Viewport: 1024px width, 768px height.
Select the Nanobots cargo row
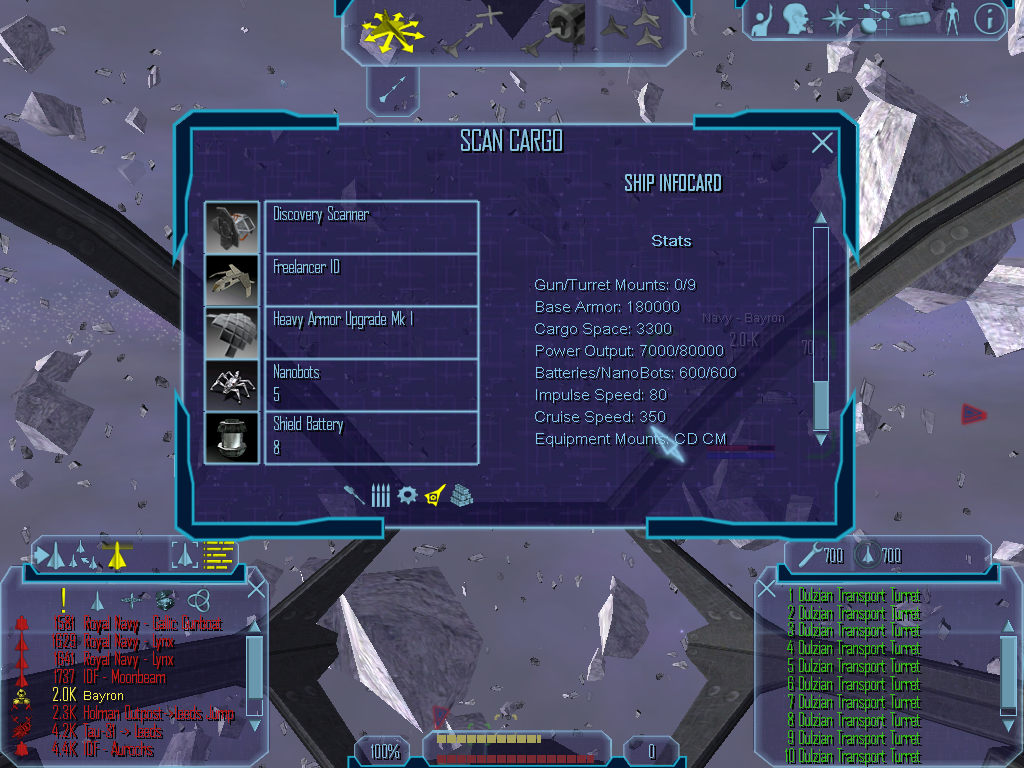coord(371,385)
